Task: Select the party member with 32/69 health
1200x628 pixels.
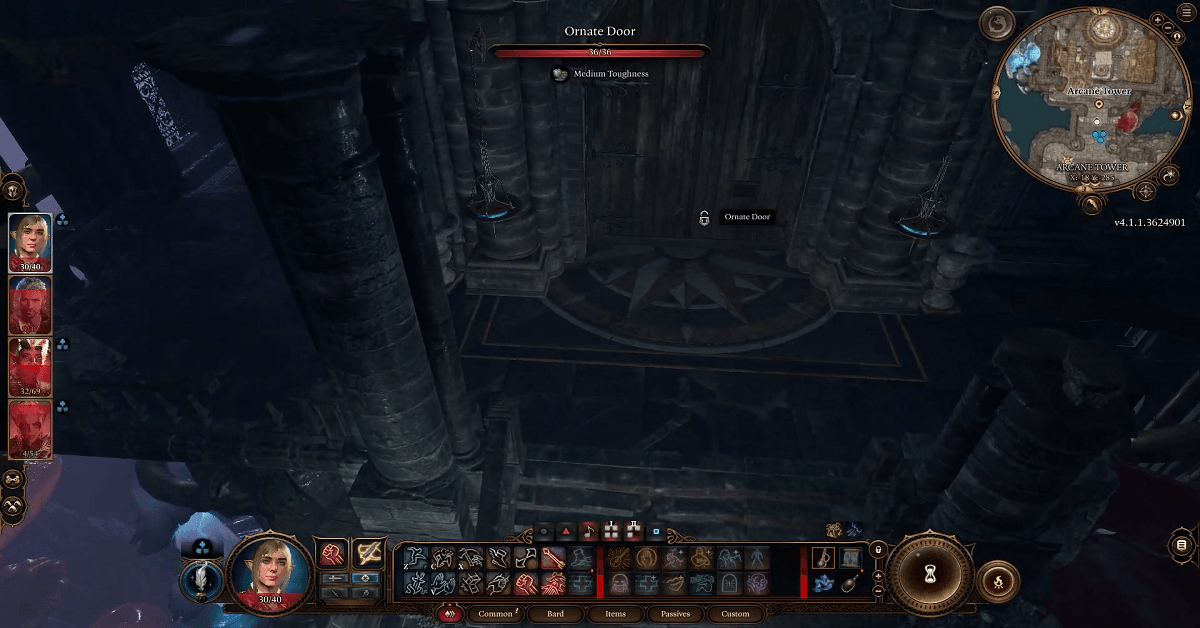Action: [x=30, y=367]
